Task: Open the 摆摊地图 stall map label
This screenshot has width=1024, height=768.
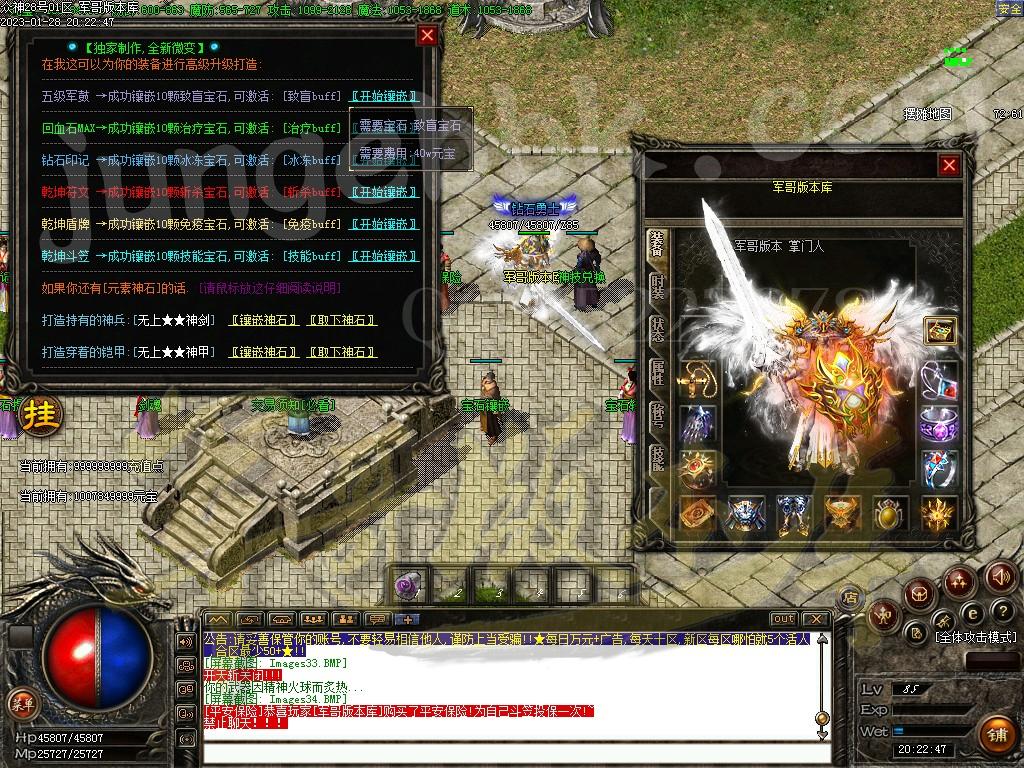Action: click(927, 114)
